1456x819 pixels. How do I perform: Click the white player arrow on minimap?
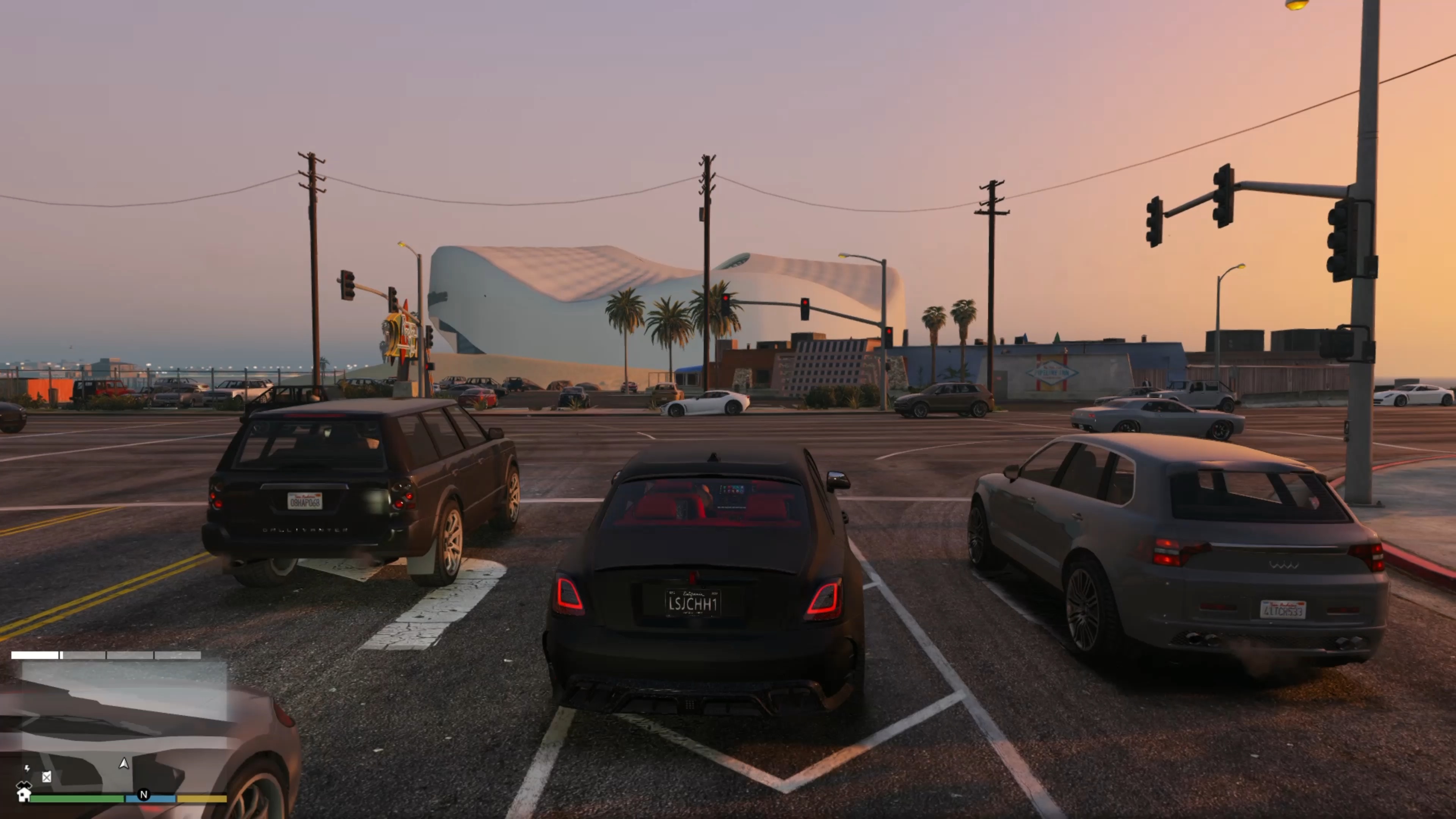(x=124, y=764)
